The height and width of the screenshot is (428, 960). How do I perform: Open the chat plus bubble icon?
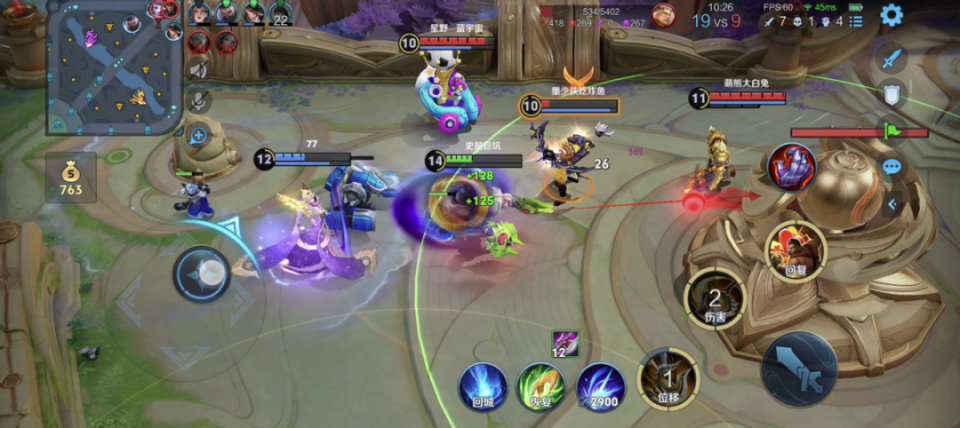(198, 136)
